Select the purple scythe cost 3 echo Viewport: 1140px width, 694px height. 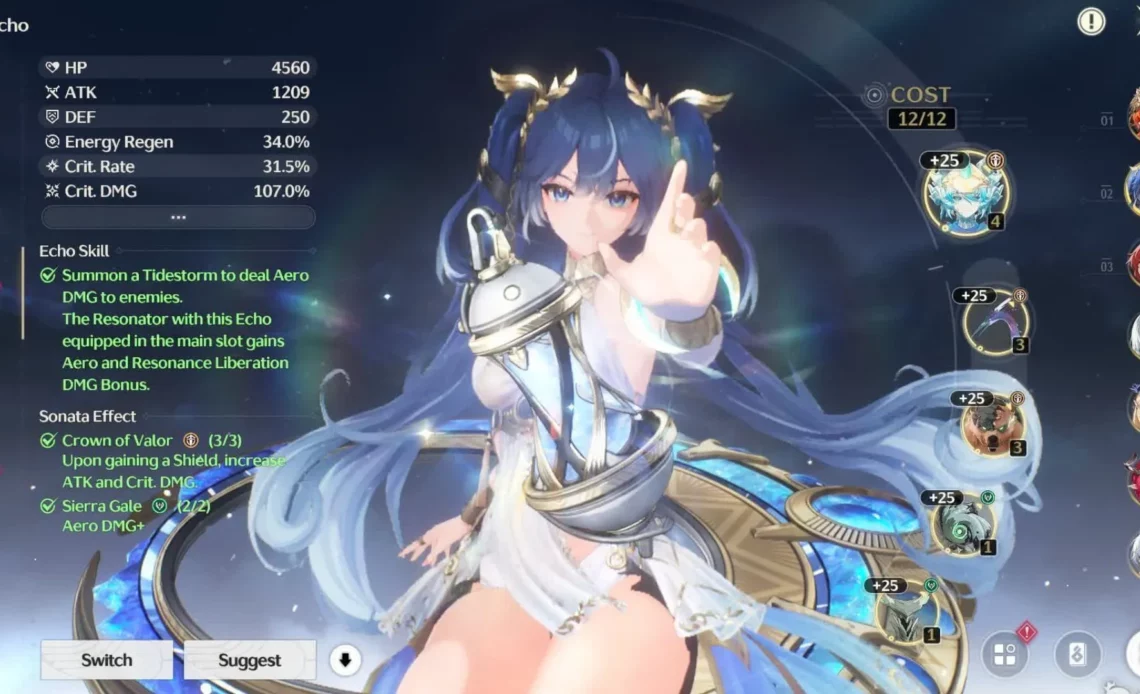(995, 321)
